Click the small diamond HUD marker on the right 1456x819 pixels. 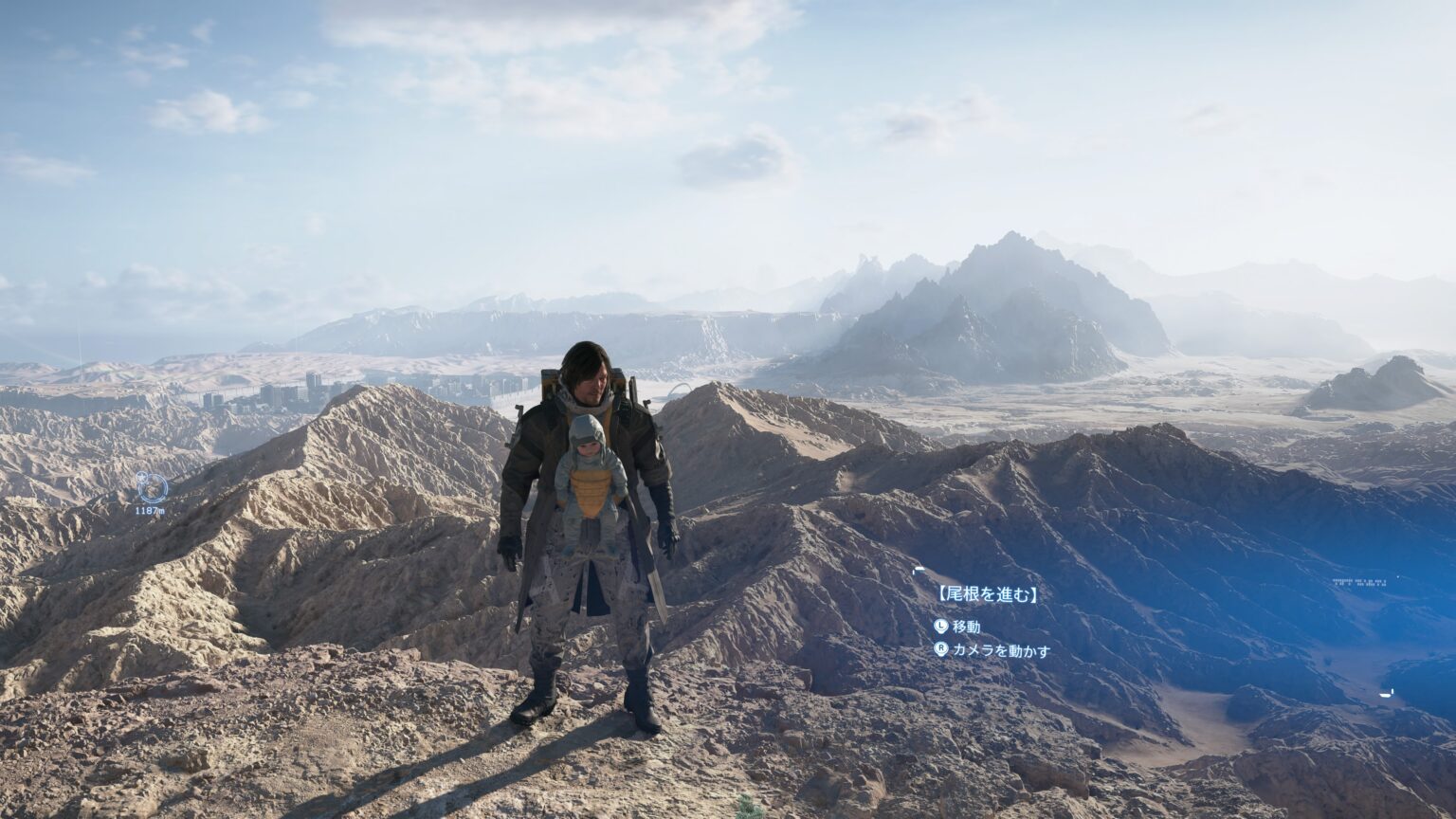click(x=1398, y=575)
